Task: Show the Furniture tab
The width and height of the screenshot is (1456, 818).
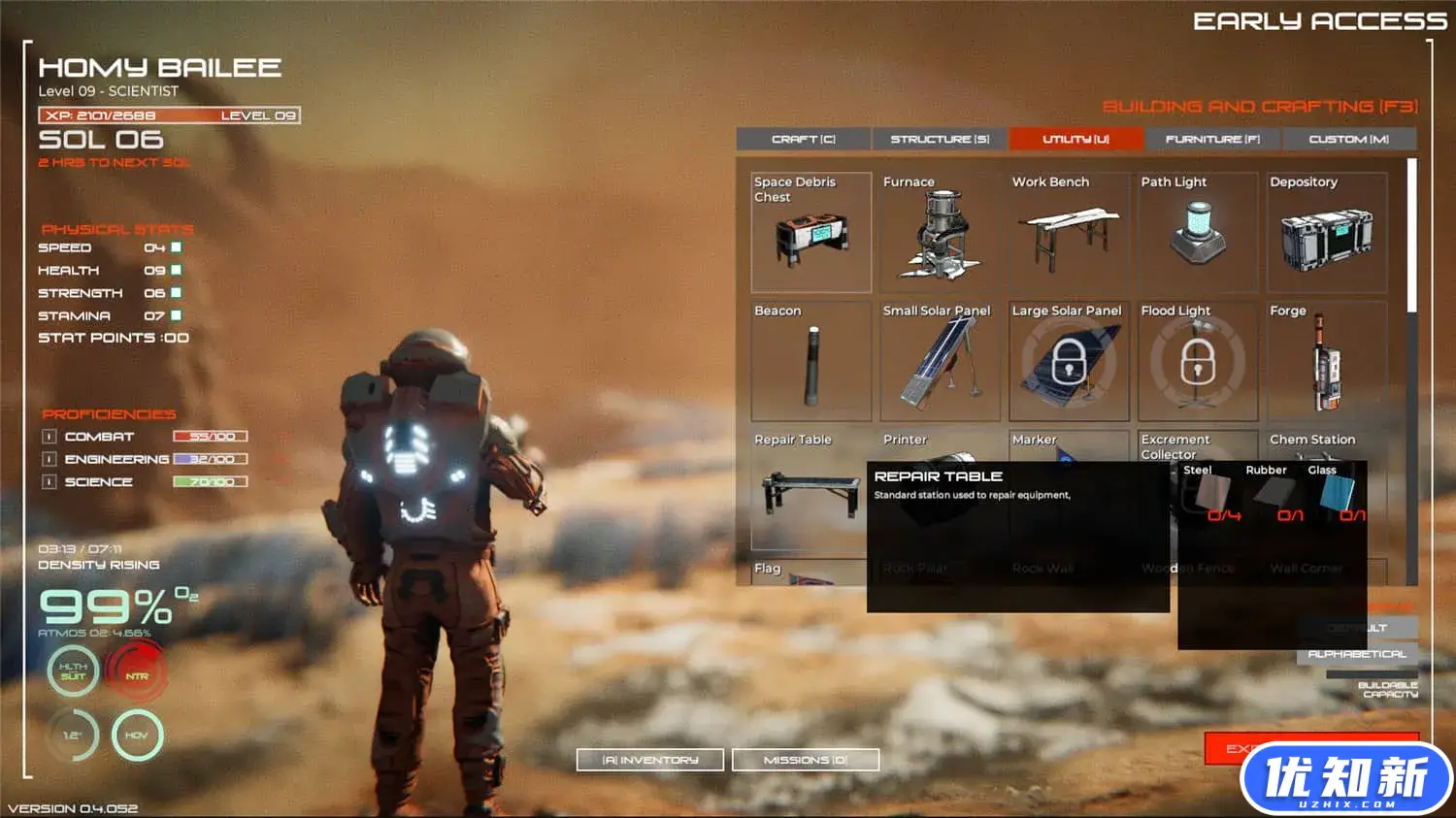Action: coord(1212,140)
